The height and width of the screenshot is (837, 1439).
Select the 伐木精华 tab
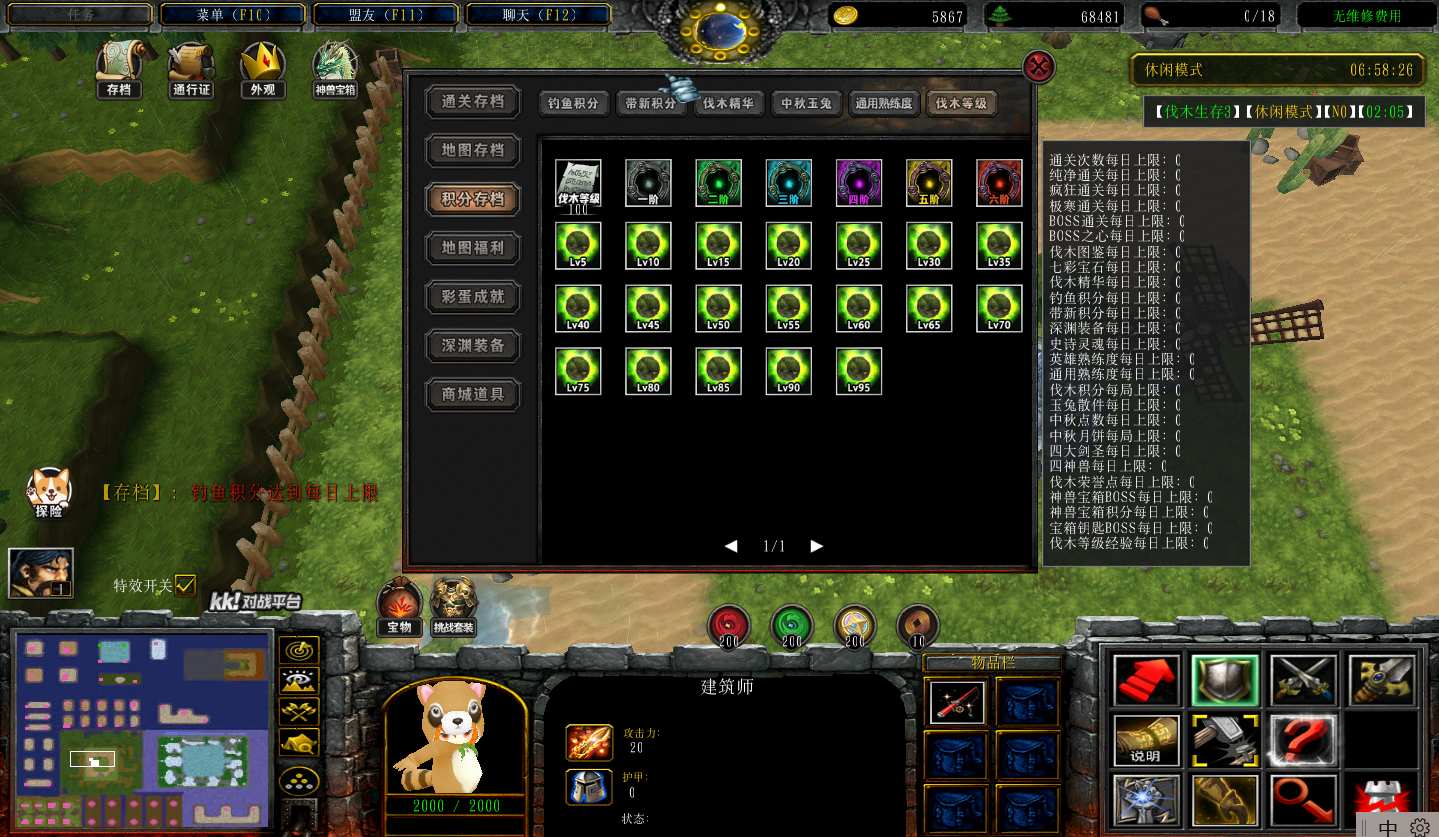pos(728,104)
